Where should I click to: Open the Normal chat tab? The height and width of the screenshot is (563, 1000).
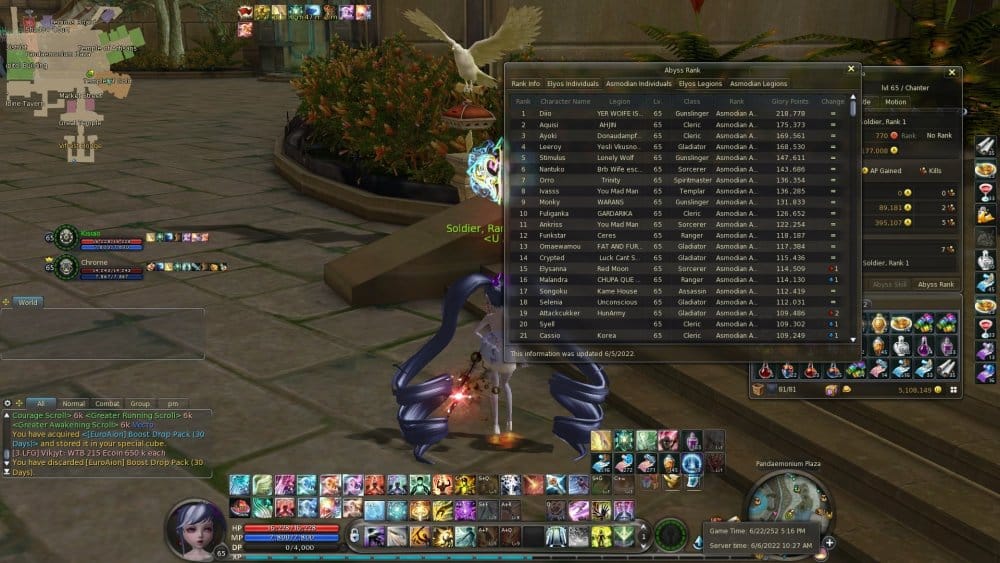[x=73, y=404]
